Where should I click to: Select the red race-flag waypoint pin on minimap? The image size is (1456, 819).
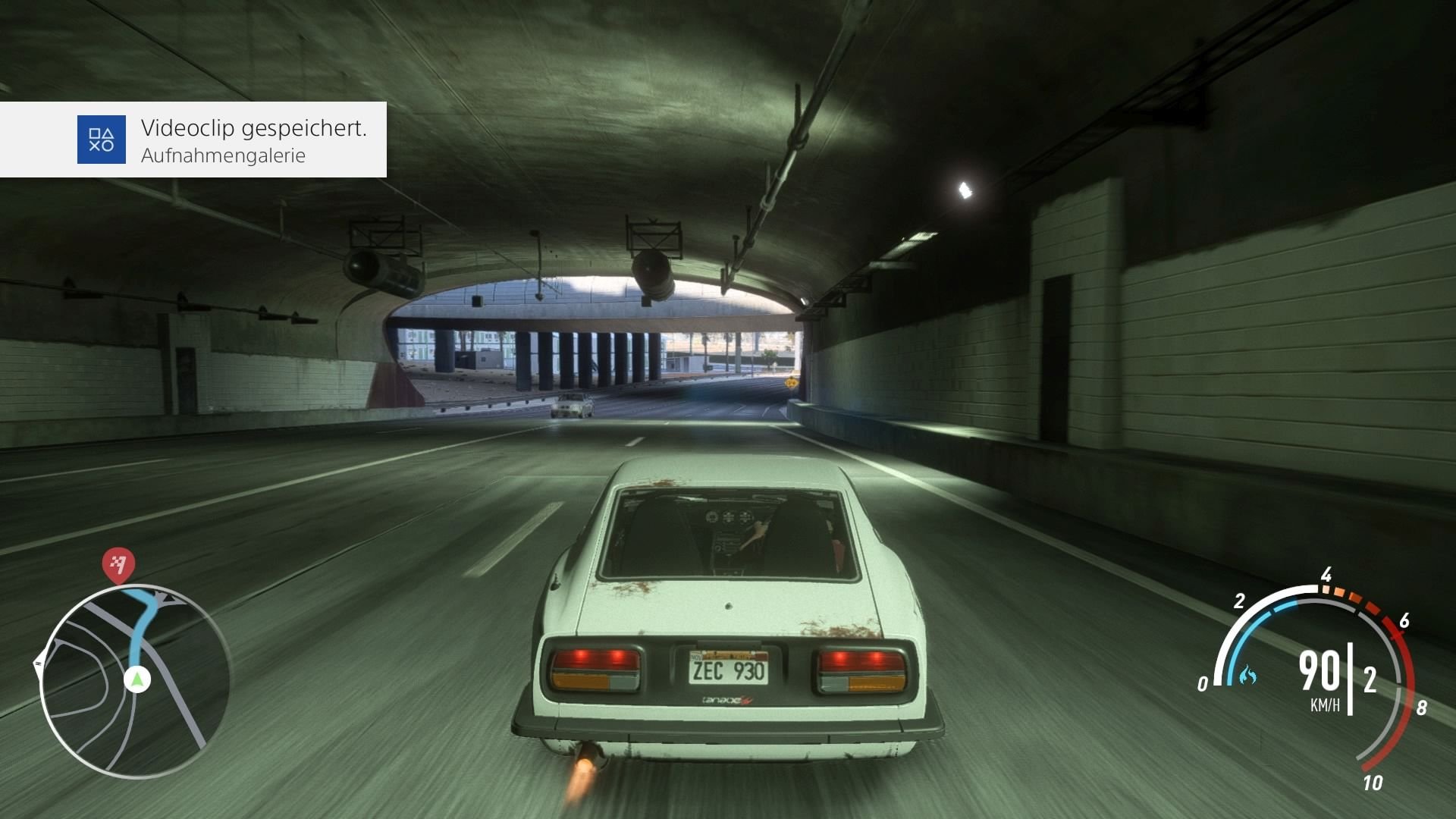click(x=118, y=564)
